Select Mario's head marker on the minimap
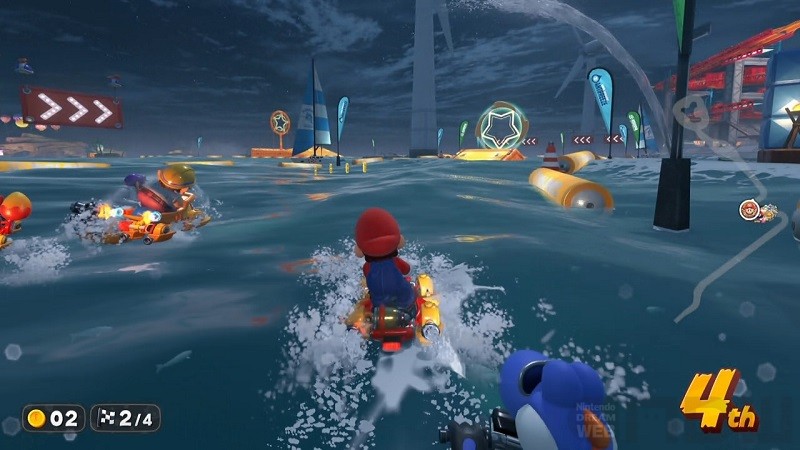 point(747,210)
